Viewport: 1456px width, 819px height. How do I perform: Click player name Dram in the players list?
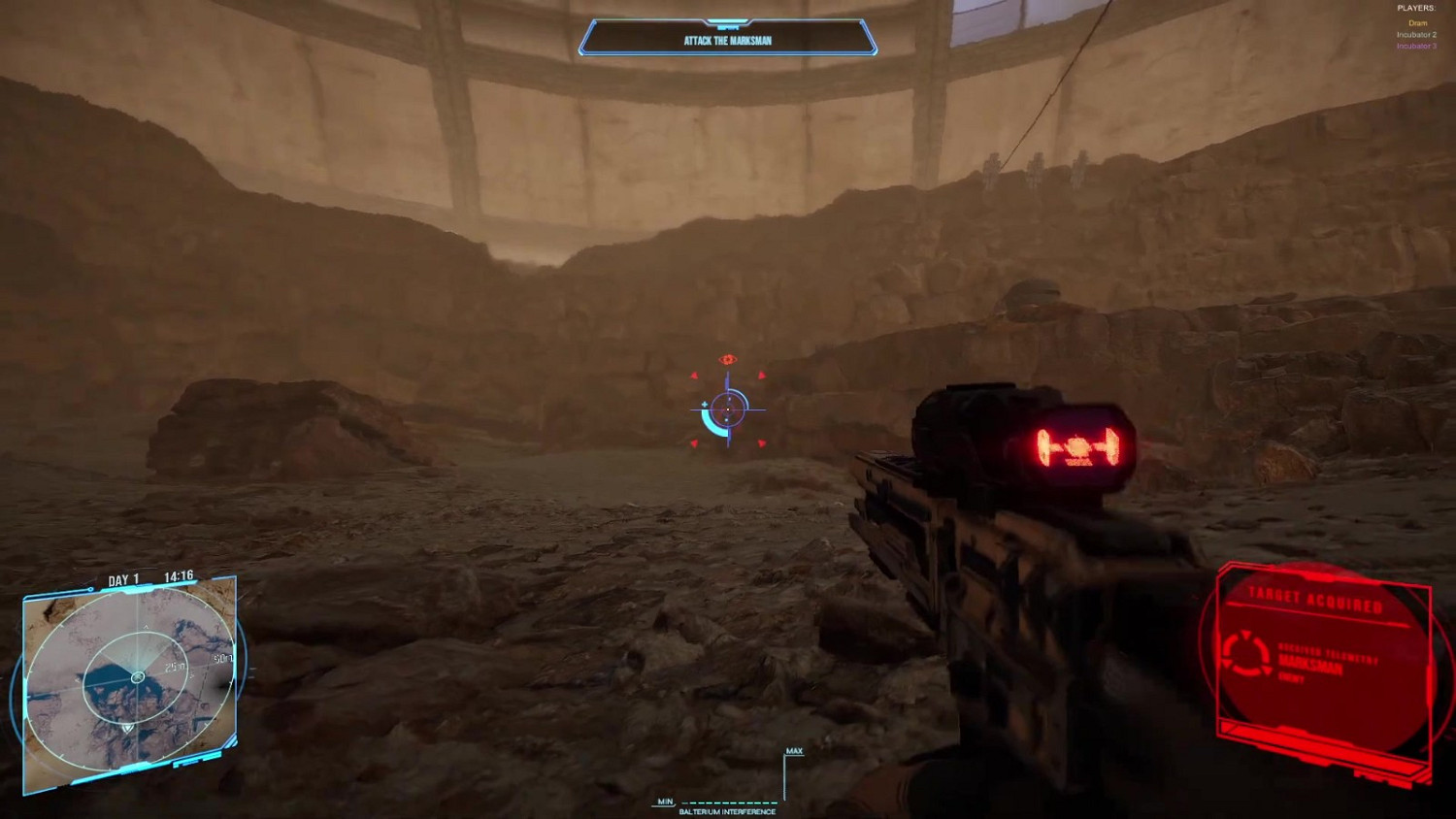[1417, 23]
